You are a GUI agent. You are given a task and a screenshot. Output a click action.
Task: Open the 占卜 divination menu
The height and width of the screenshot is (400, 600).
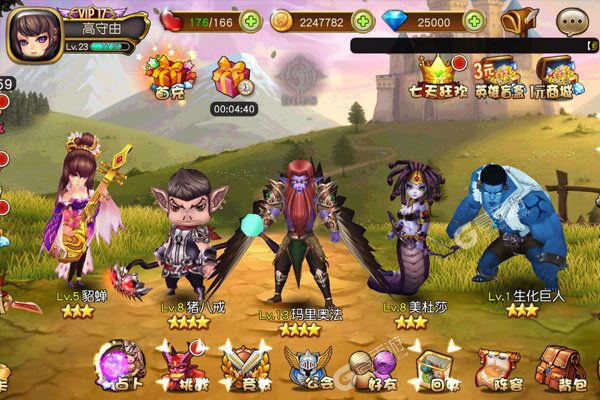tap(123, 366)
